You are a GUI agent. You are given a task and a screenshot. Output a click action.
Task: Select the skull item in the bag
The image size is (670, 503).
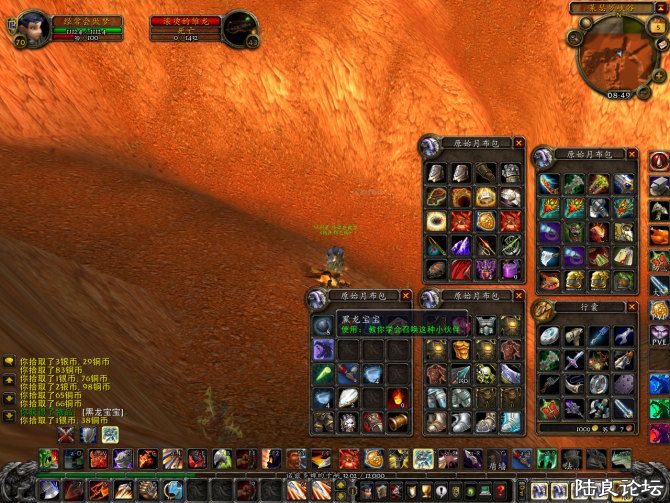coord(485,374)
